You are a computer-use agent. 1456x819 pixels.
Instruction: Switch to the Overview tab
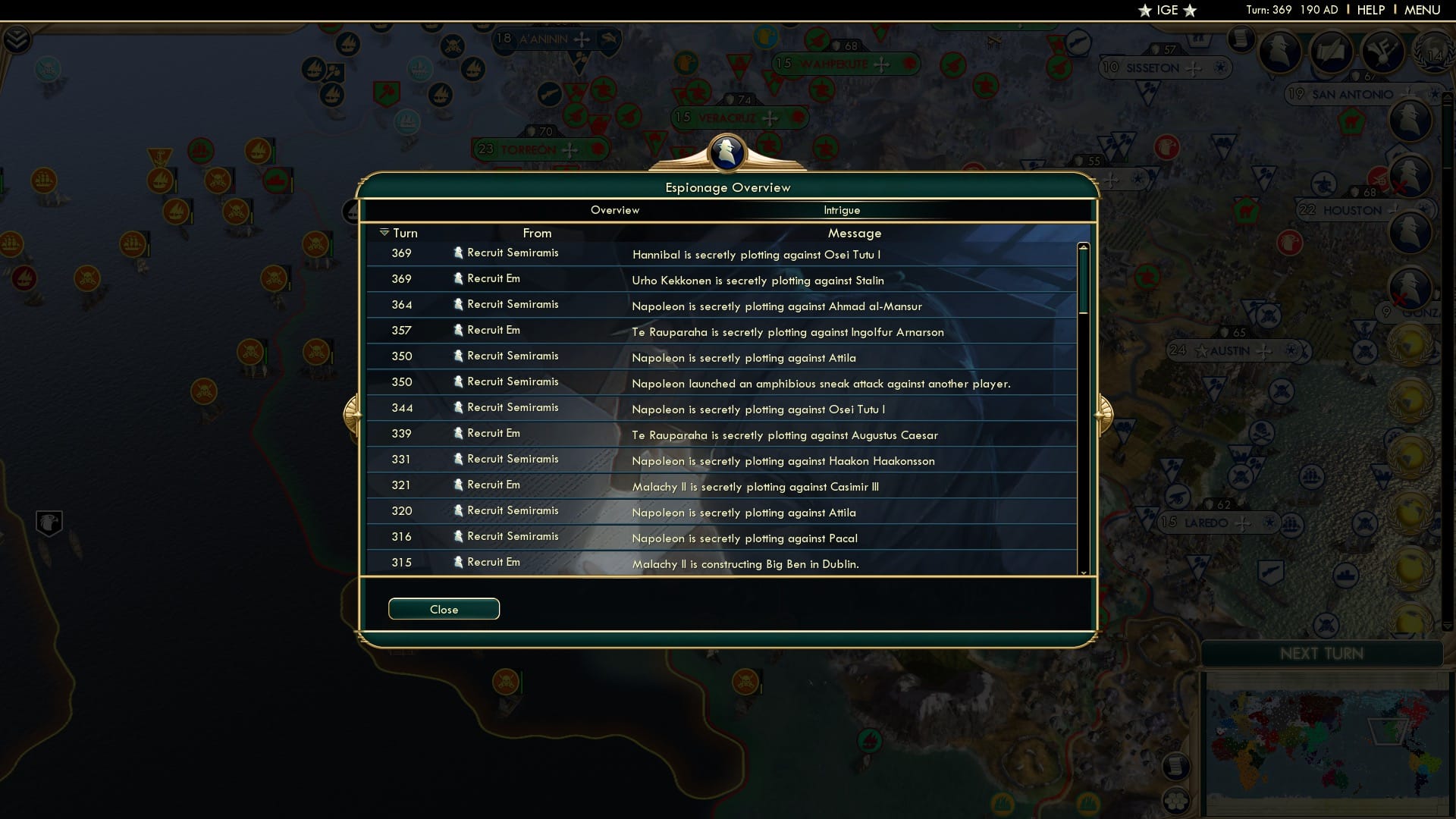pyautogui.click(x=615, y=210)
